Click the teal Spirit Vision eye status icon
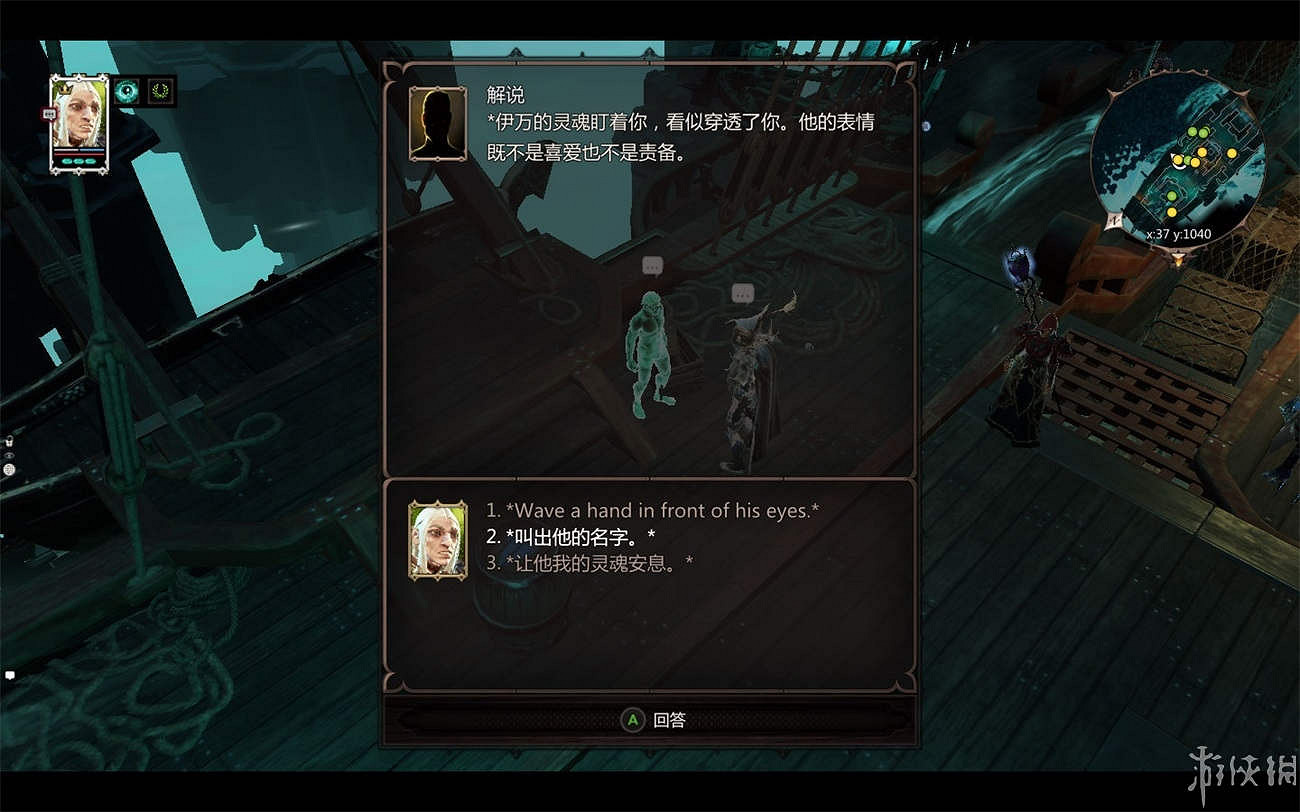Screen dimensions: 1300x812 126,92
